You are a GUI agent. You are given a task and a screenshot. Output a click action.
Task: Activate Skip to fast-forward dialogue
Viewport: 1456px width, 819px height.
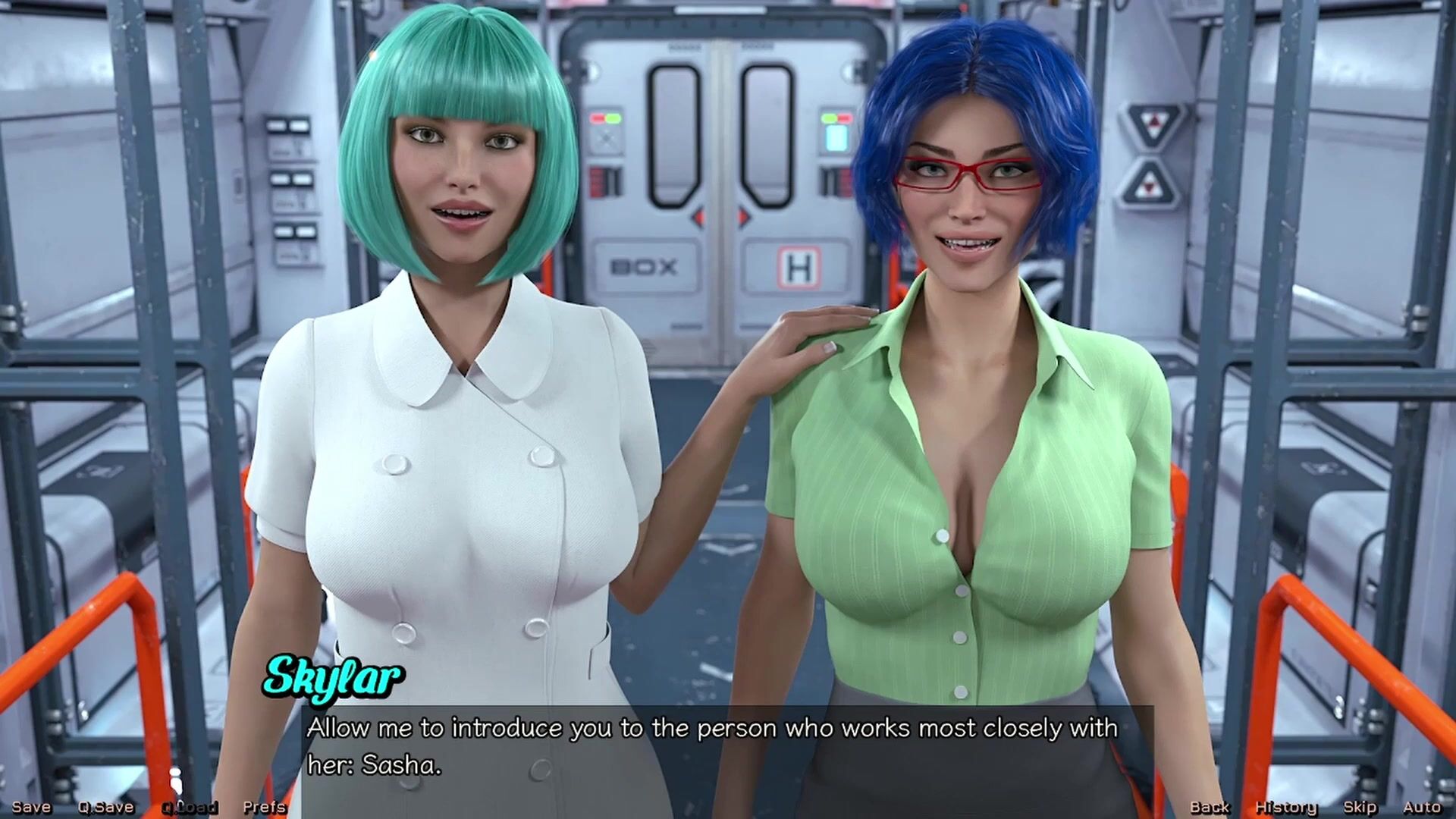[1359, 808]
